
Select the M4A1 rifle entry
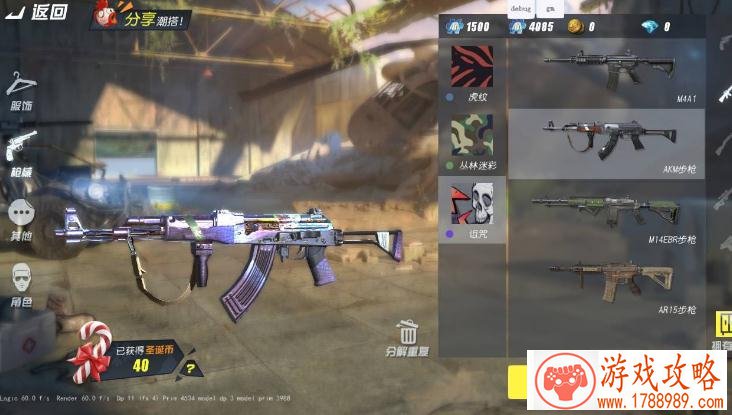coord(607,74)
